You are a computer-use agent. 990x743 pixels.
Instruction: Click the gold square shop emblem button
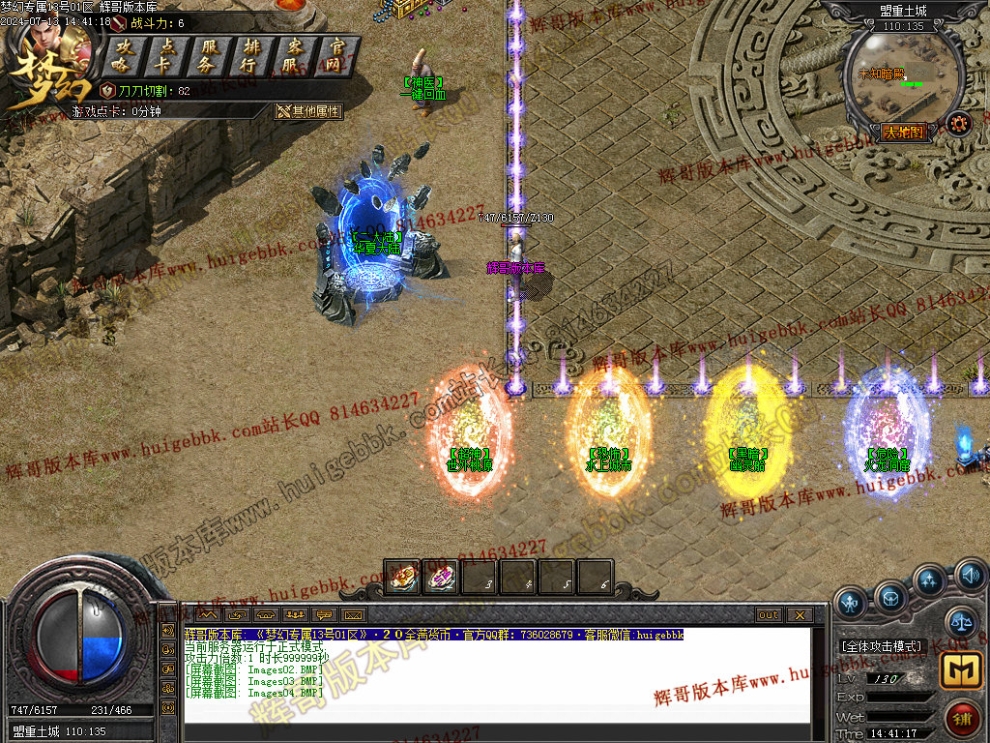pyautogui.click(x=959, y=671)
